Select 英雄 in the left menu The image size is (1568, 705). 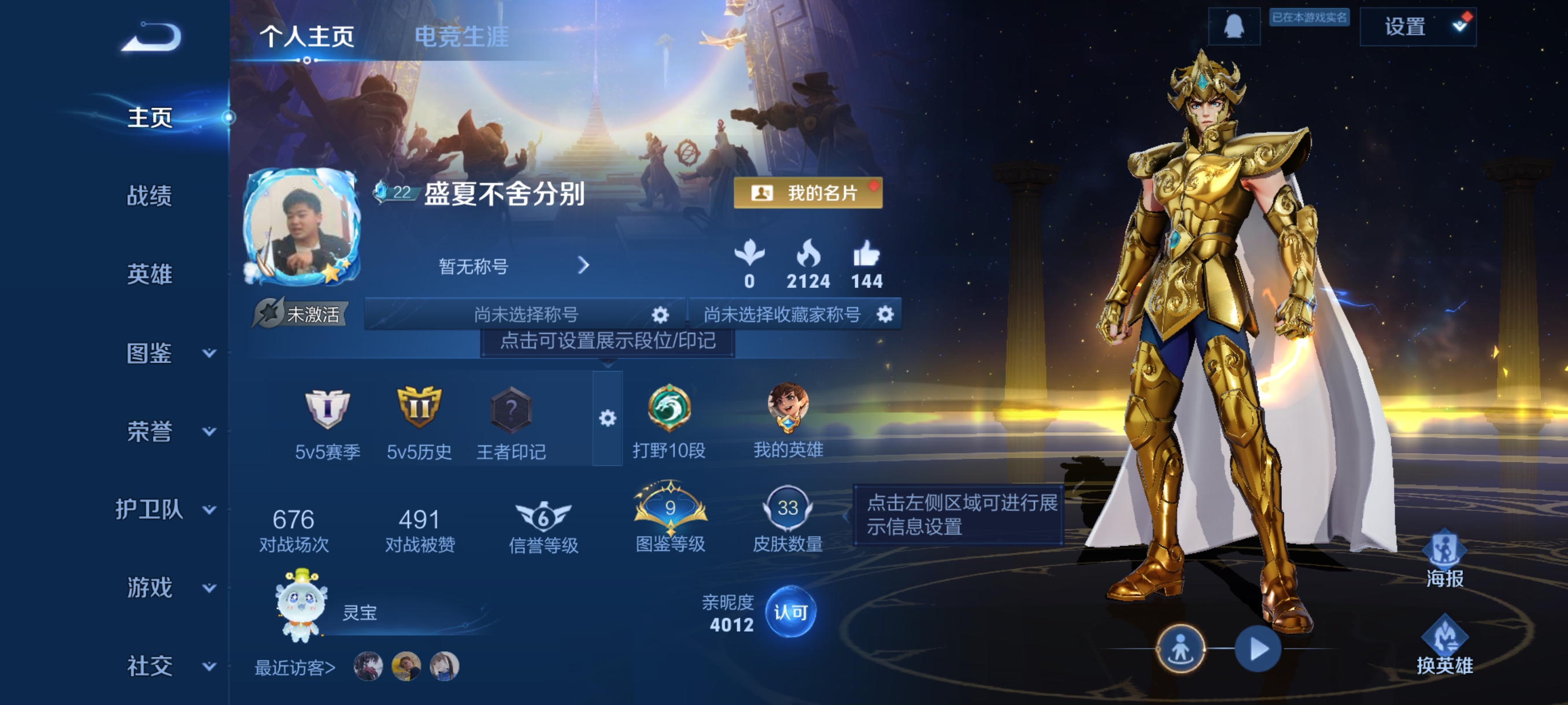tap(149, 274)
